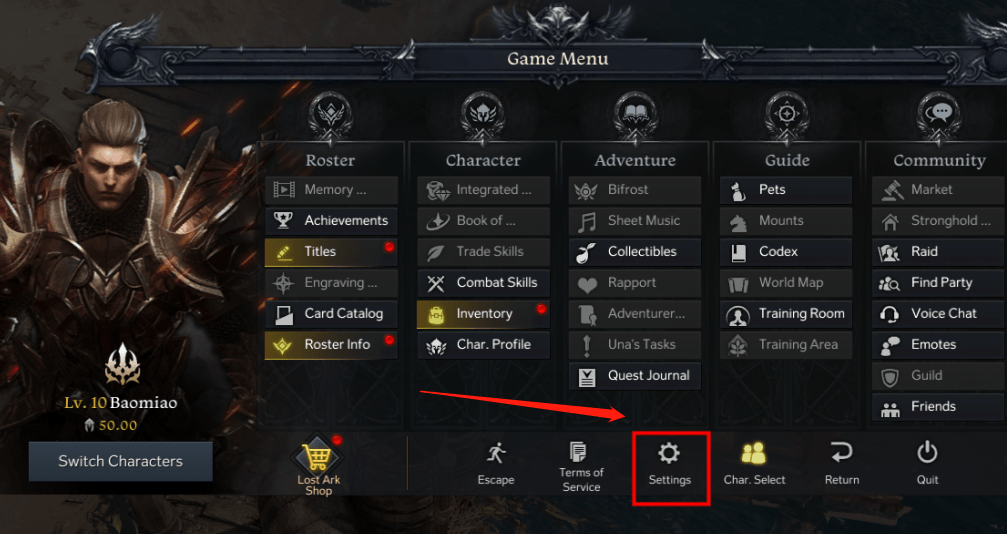Open Combat Skills

[x=484, y=282]
